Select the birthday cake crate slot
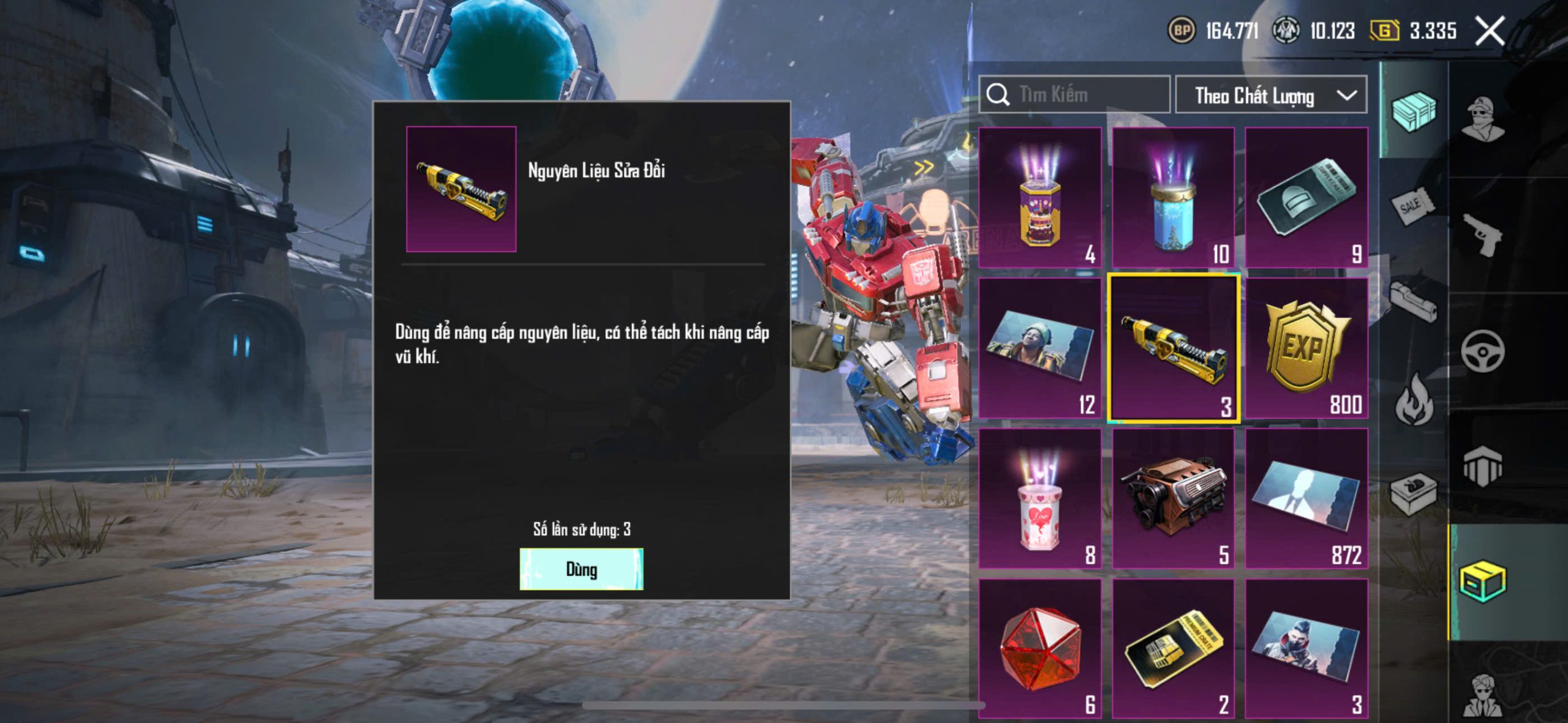This screenshot has height=723, width=1568. 1040,197
